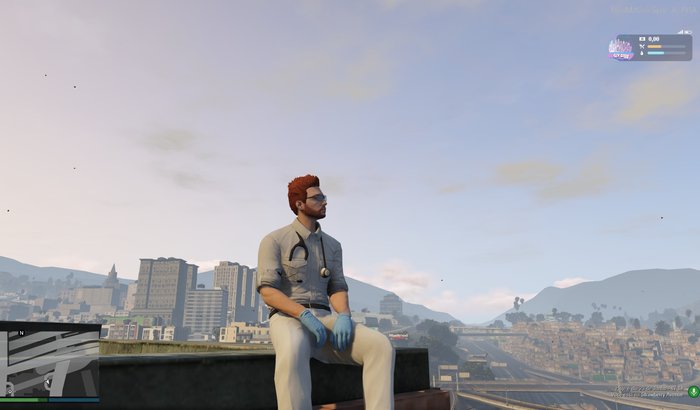Click the city server logo badge
This screenshot has height=410, width=700.
pyautogui.click(x=620, y=48)
